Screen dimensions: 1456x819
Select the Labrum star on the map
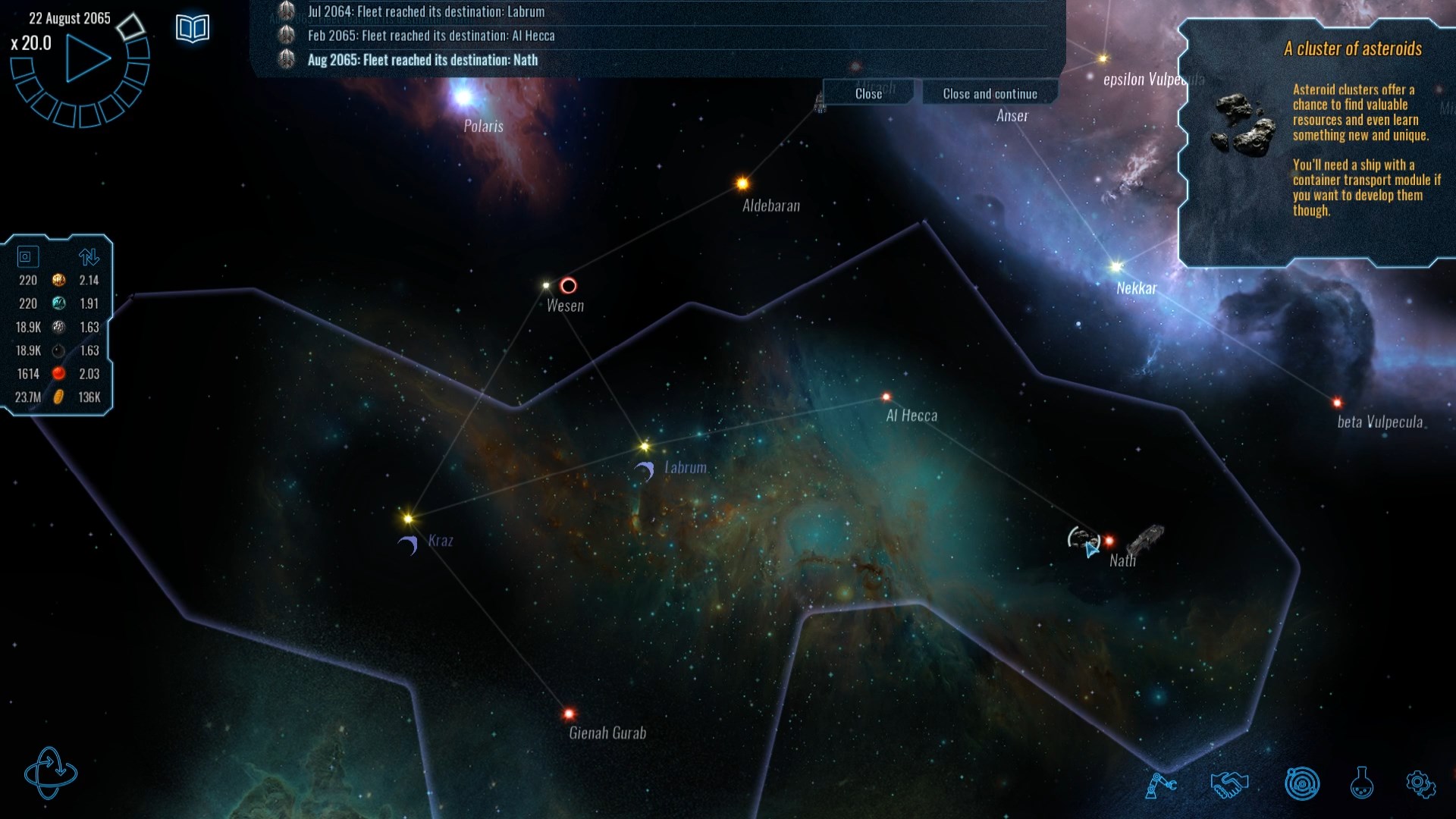(x=645, y=446)
